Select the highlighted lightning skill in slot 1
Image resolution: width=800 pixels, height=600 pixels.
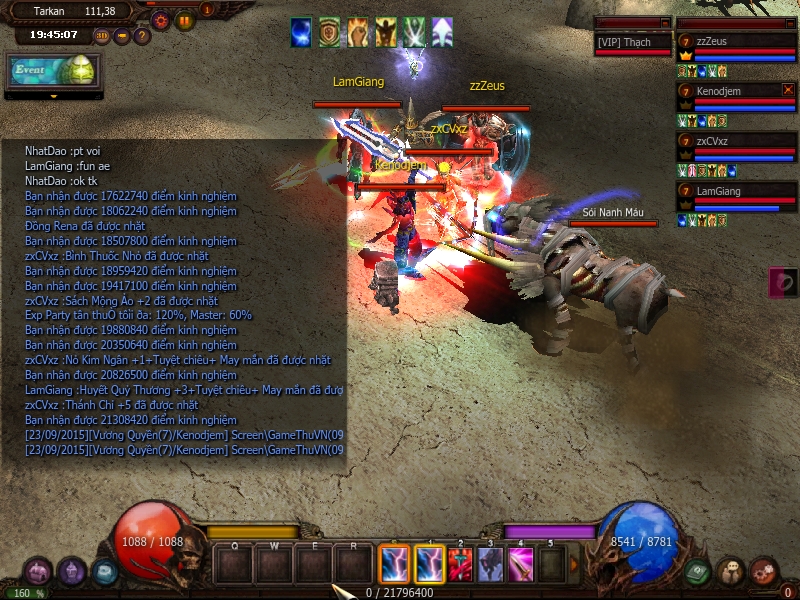point(430,565)
